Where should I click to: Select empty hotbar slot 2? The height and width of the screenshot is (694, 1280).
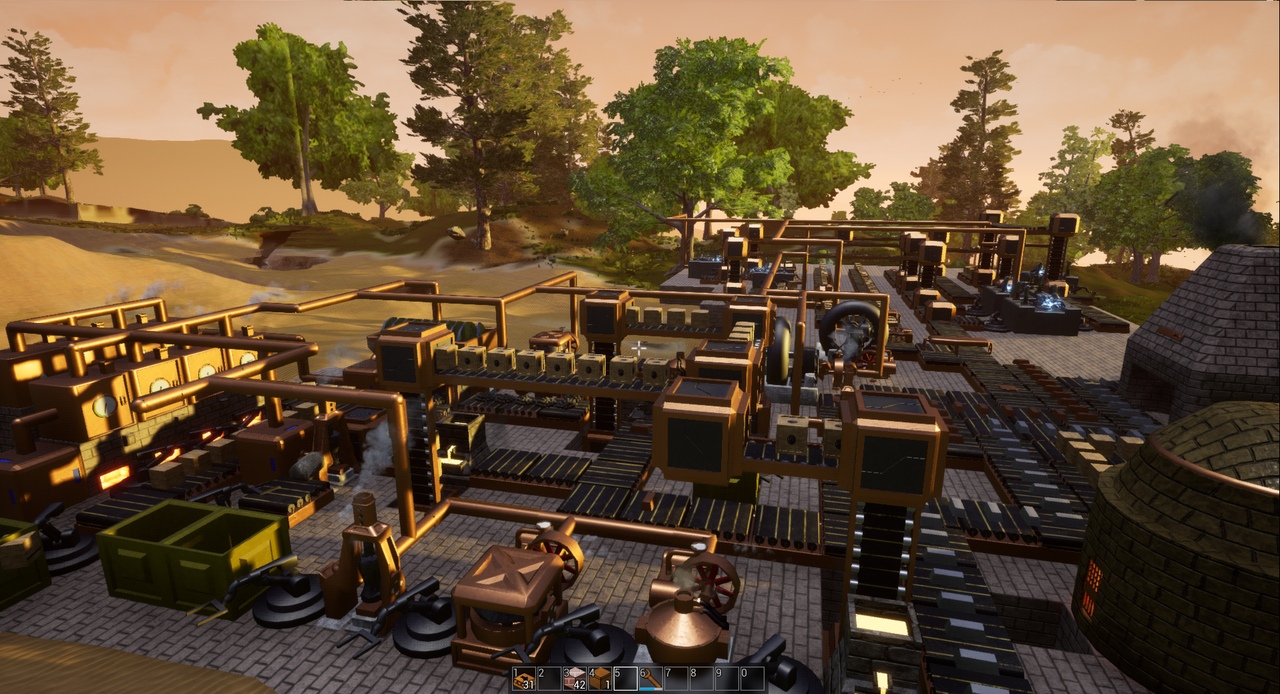tap(549, 679)
